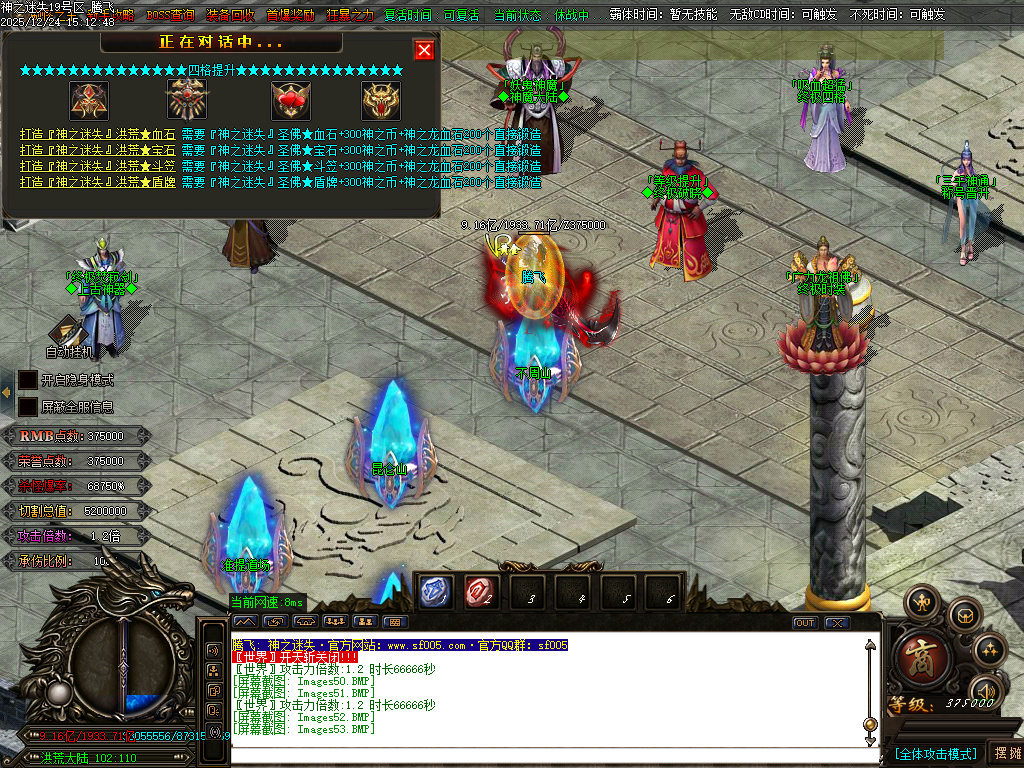
Task: Switch the 全体攻击模式 attack mode
Action: pyautogui.click(x=935, y=753)
